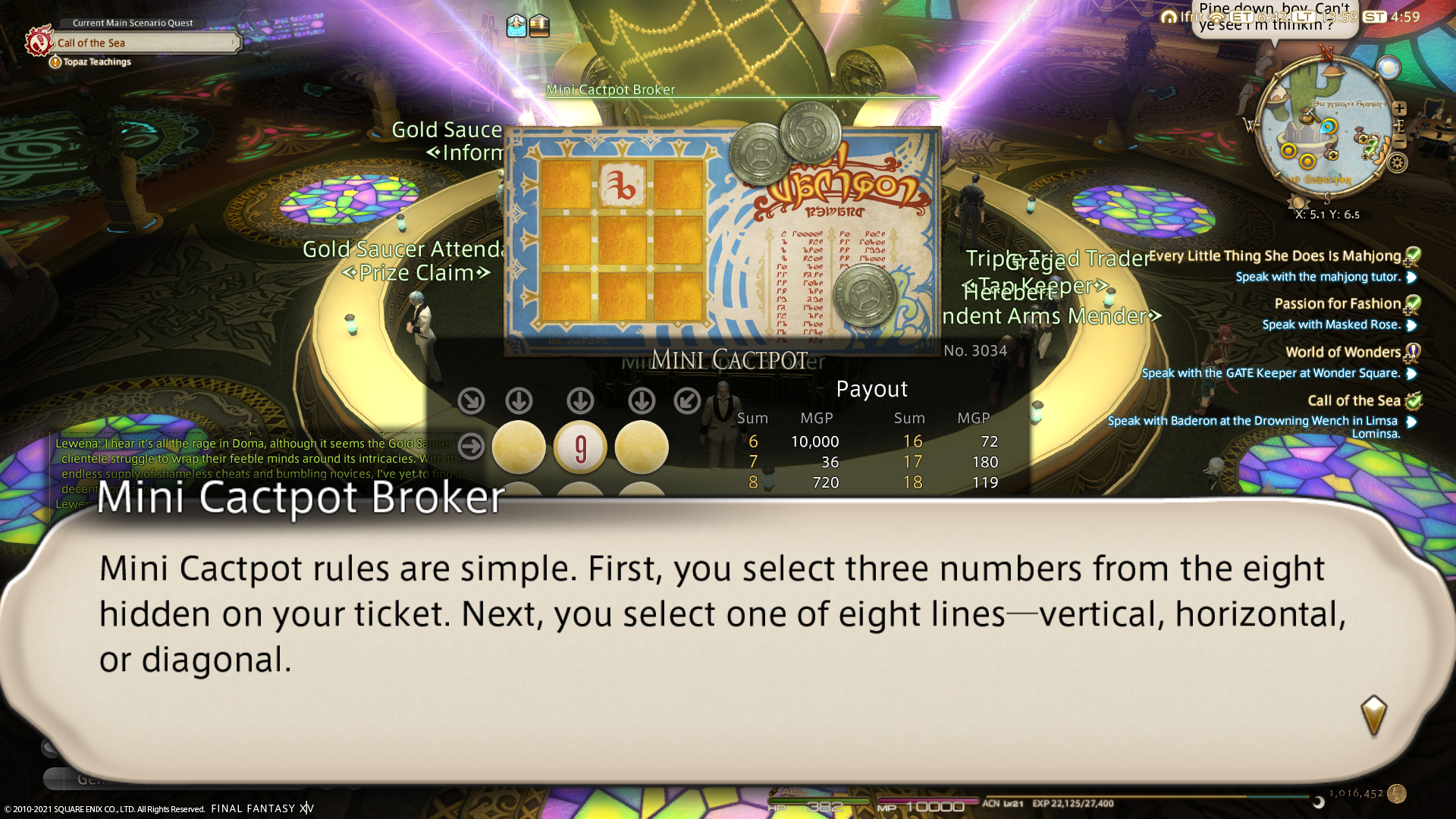Open the World of Wonders quest entry
Image resolution: width=1456 pixels, height=819 pixels.
click(x=1342, y=353)
